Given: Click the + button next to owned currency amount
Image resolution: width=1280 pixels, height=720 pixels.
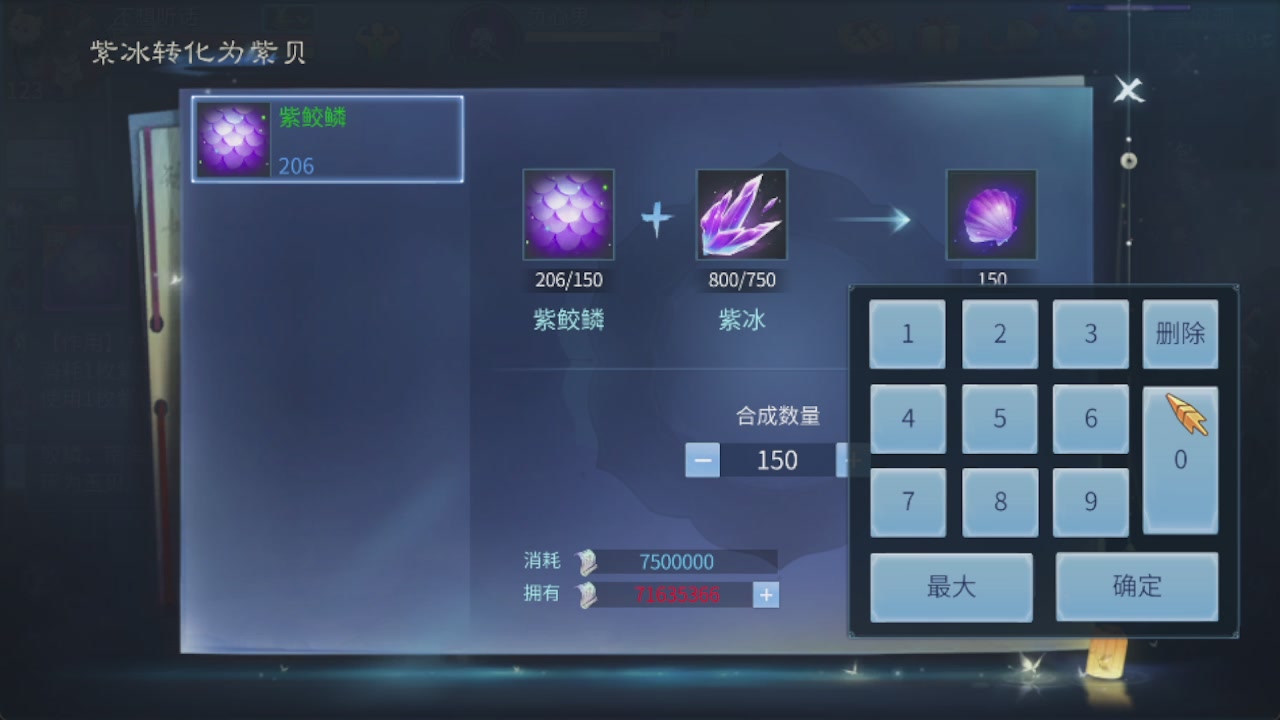Looking at the screenshot, I should [766, 594].
